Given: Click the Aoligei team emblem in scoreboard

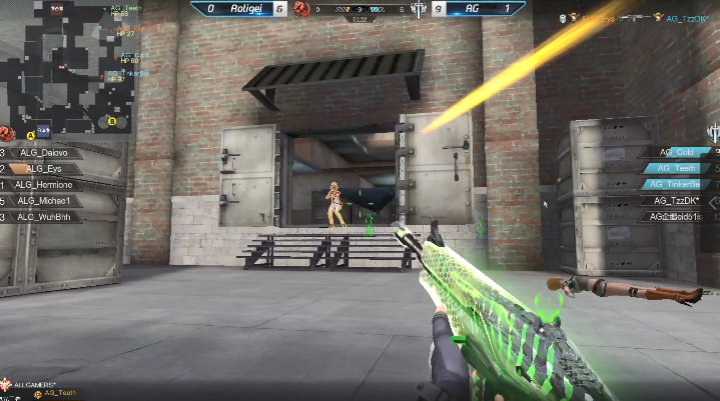Looking at the screenshot, I should pyautogui.click(x=301, y=8).
